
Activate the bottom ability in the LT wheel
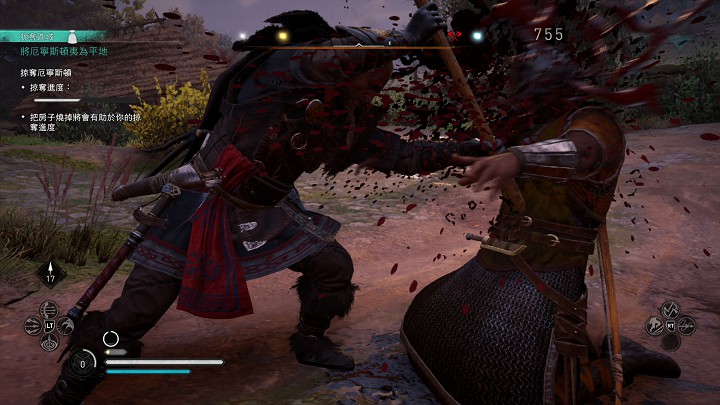(50, 342)
